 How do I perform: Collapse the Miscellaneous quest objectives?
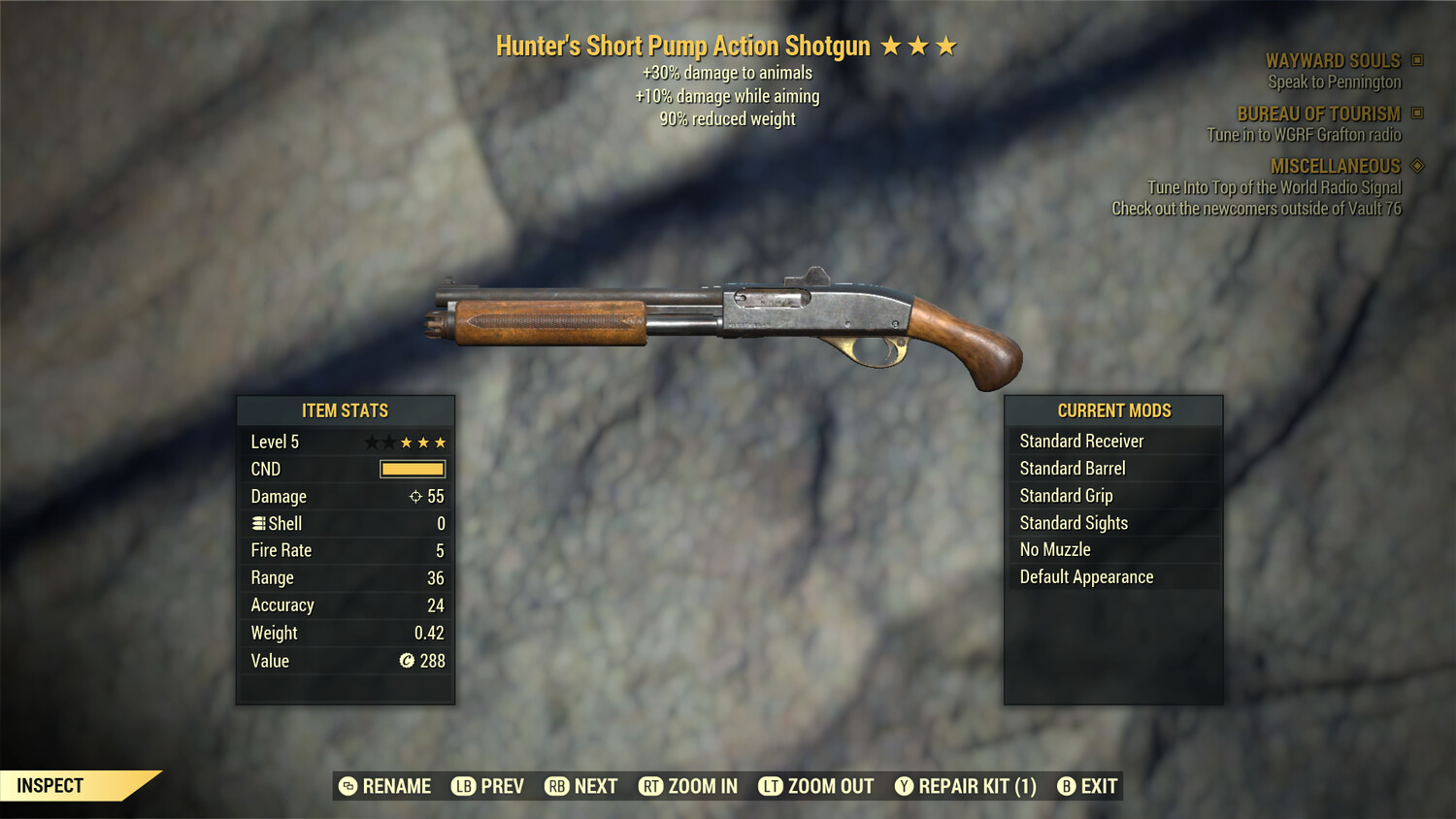click(x=1415, y=166)
